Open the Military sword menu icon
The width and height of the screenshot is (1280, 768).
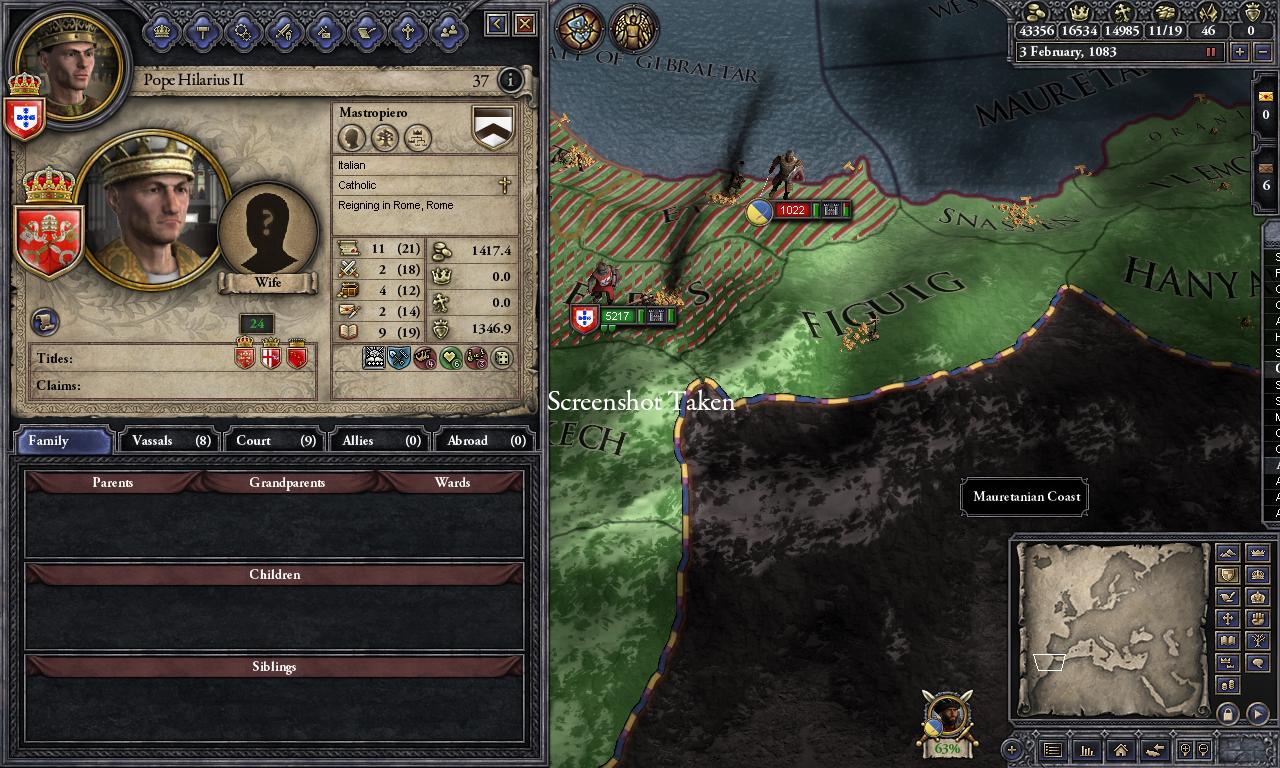click(284, 31)
